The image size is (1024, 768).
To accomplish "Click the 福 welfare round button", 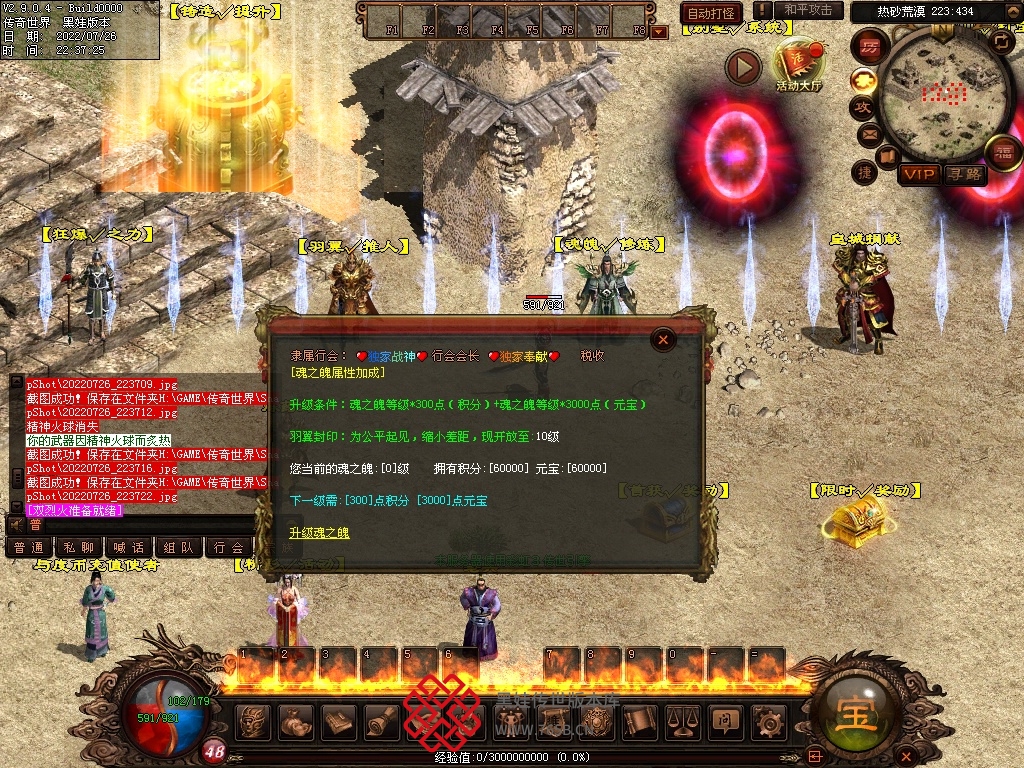I will point(1002,152).
